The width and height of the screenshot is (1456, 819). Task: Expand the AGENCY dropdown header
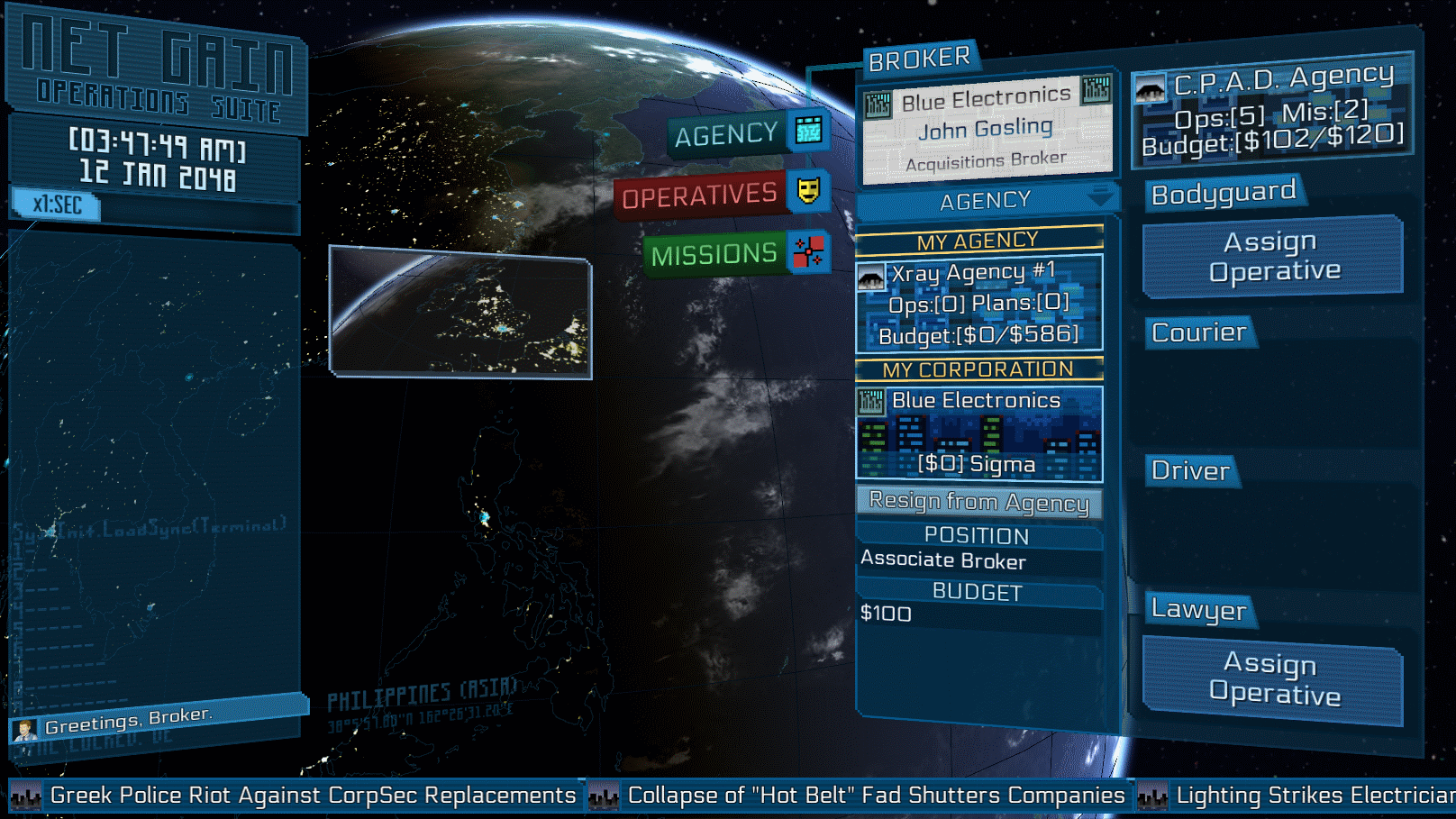[987, 201]
